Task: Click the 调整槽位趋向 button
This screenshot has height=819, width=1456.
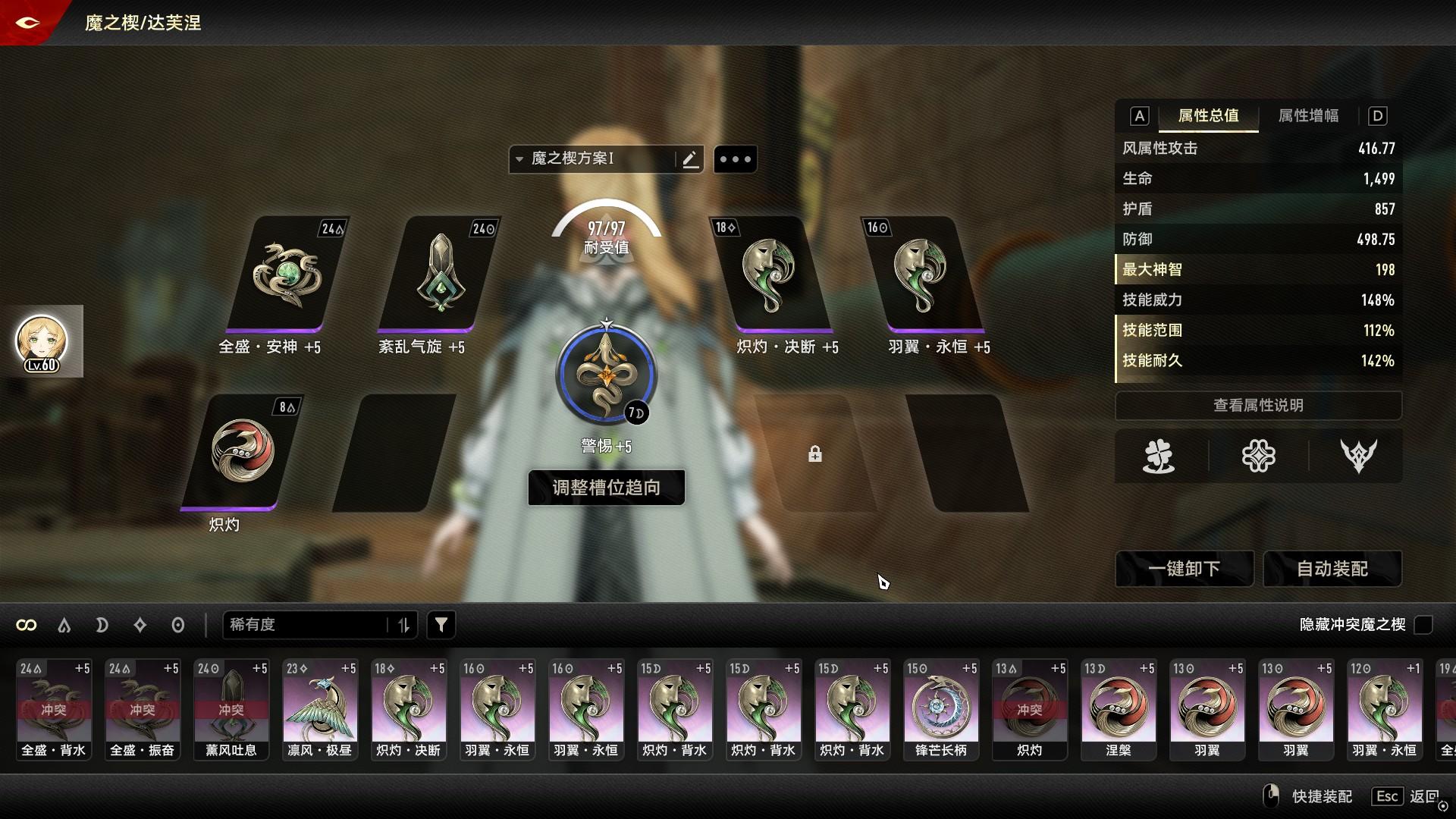Action: click(606, 488)
